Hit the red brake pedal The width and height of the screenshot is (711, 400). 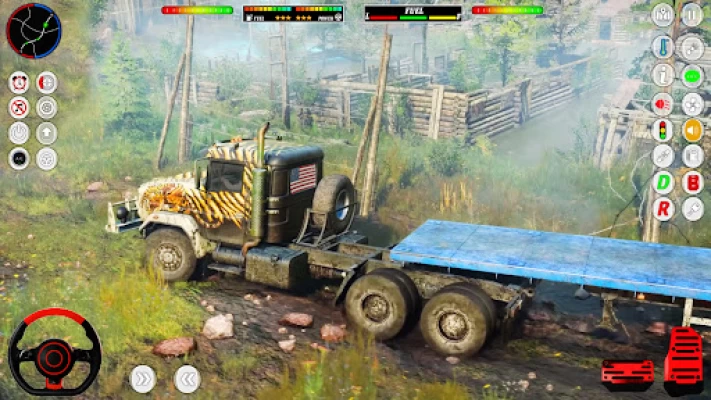tap(627, 374)
